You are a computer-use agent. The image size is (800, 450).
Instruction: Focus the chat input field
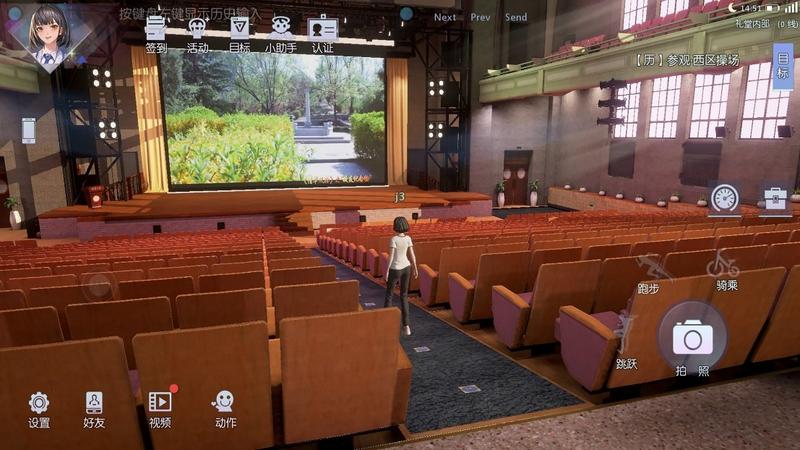pos(260,14)
